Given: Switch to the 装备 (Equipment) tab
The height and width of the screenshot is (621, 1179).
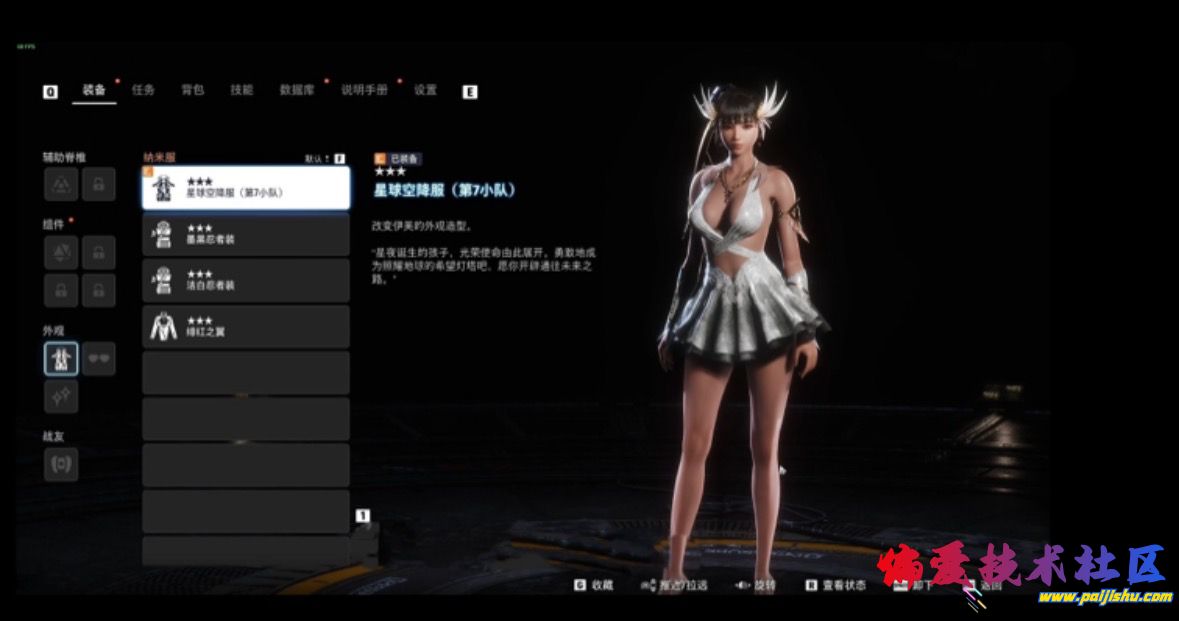Looking at the screenshot, I should tap(94, 90).
